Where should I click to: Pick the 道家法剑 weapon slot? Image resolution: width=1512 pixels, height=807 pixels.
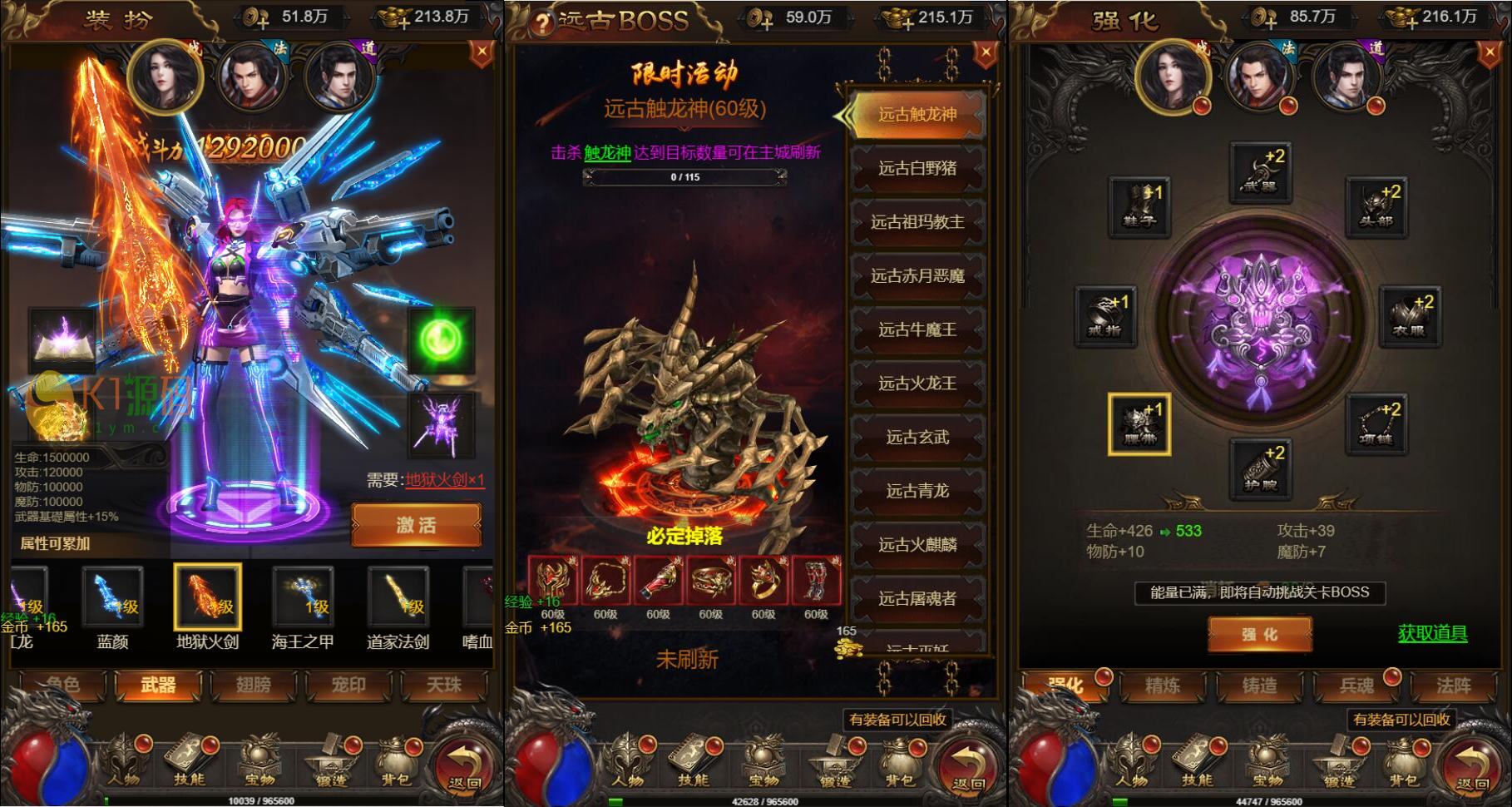tap(398, 597)
